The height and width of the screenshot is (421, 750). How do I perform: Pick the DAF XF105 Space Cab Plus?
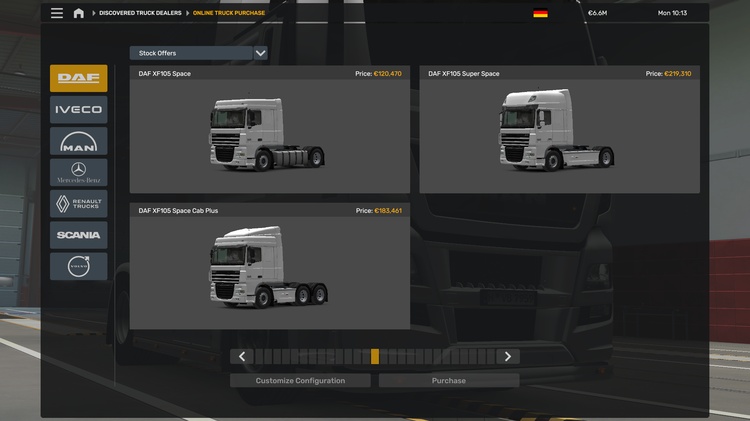(269, 267)
